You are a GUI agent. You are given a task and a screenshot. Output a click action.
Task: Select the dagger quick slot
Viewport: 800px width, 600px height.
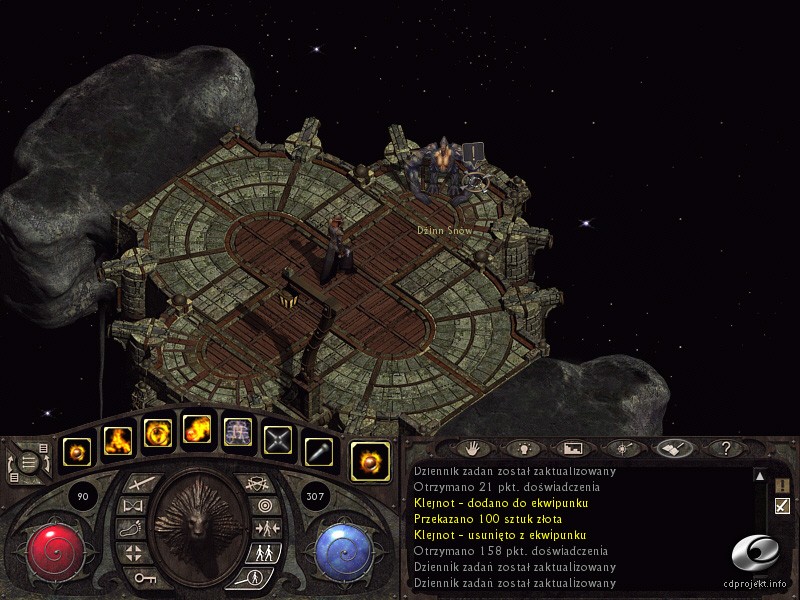317,453
